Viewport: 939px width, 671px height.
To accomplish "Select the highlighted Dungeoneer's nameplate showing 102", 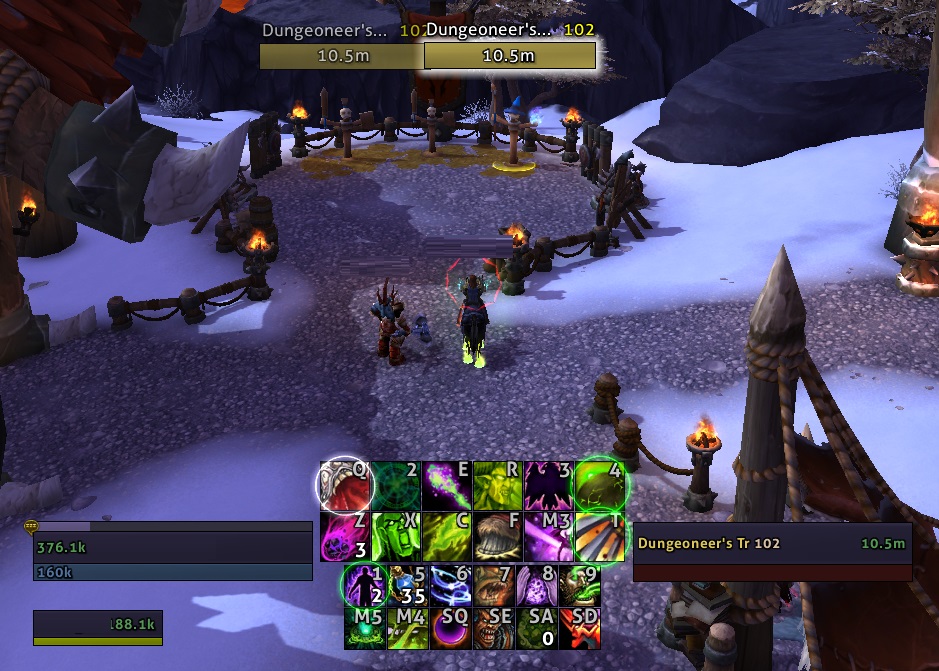I will point(510,46).
